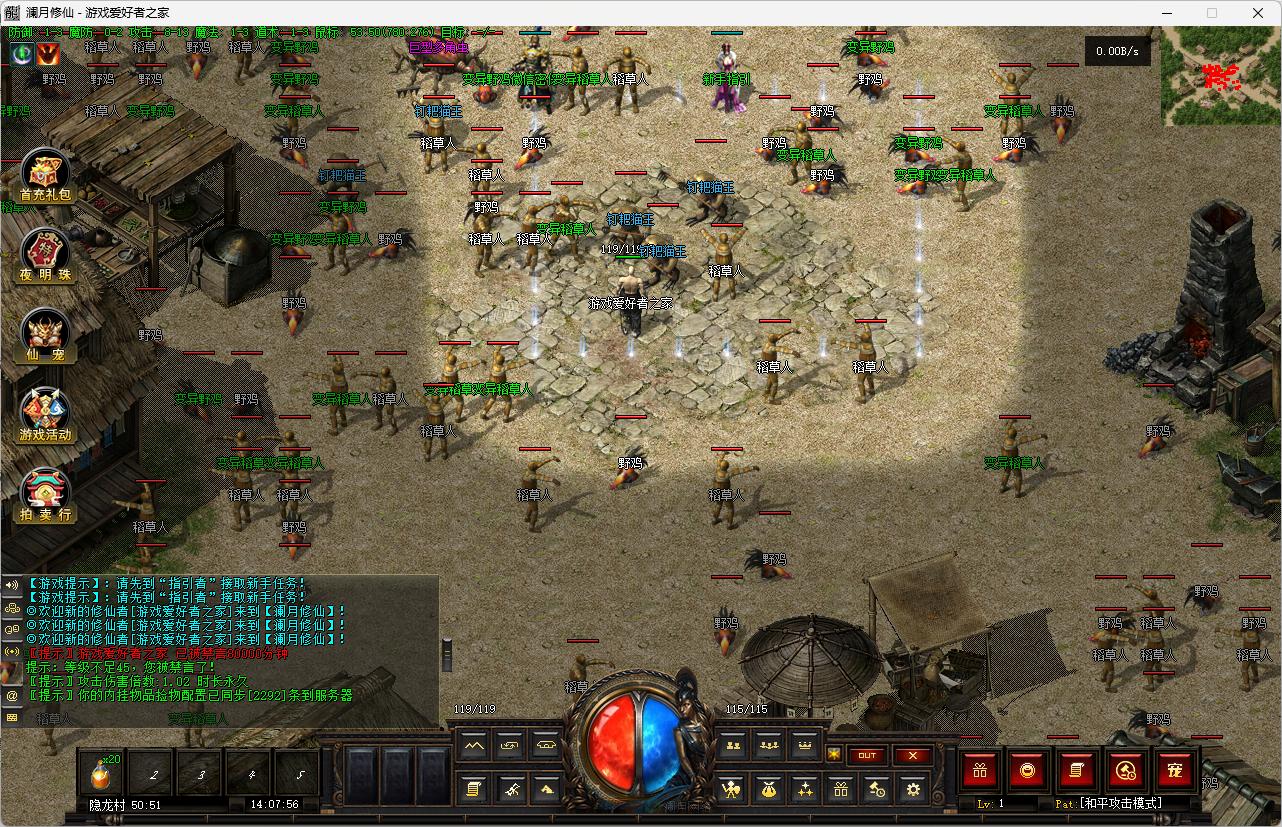This screenshot has width=1282, height=827.
Task: Open the character icon with sword and shield
Action: (731, 790)
